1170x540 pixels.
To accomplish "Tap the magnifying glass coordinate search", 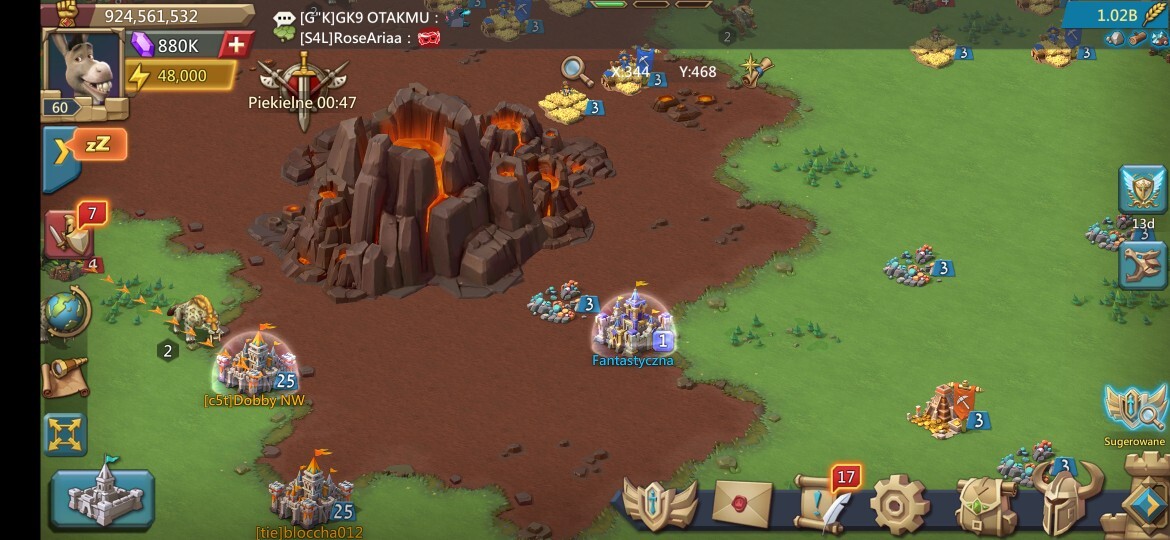I will coord(575,70).
